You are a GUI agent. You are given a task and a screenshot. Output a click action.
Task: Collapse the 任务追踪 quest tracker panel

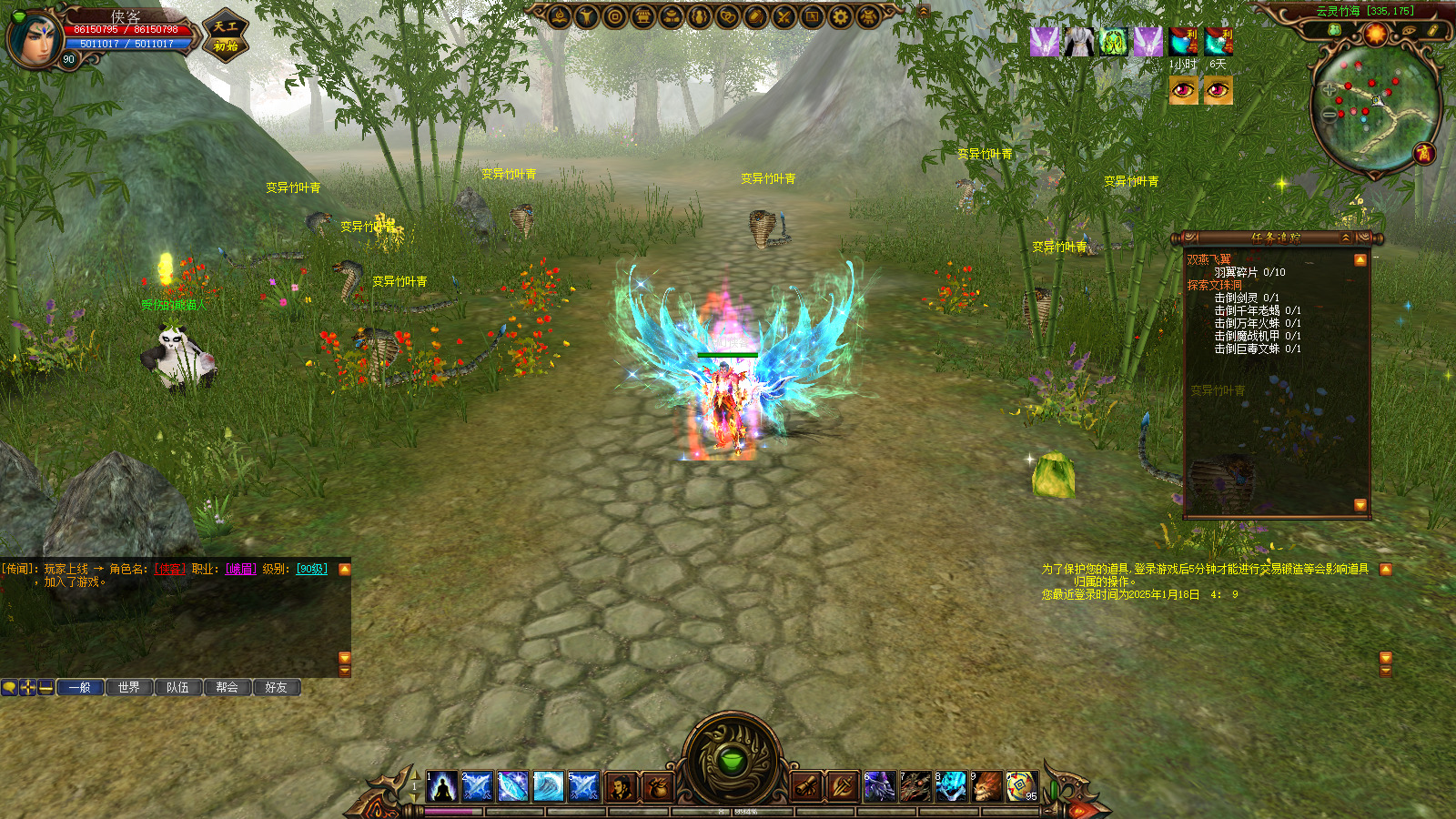(x=1346, y=238)
